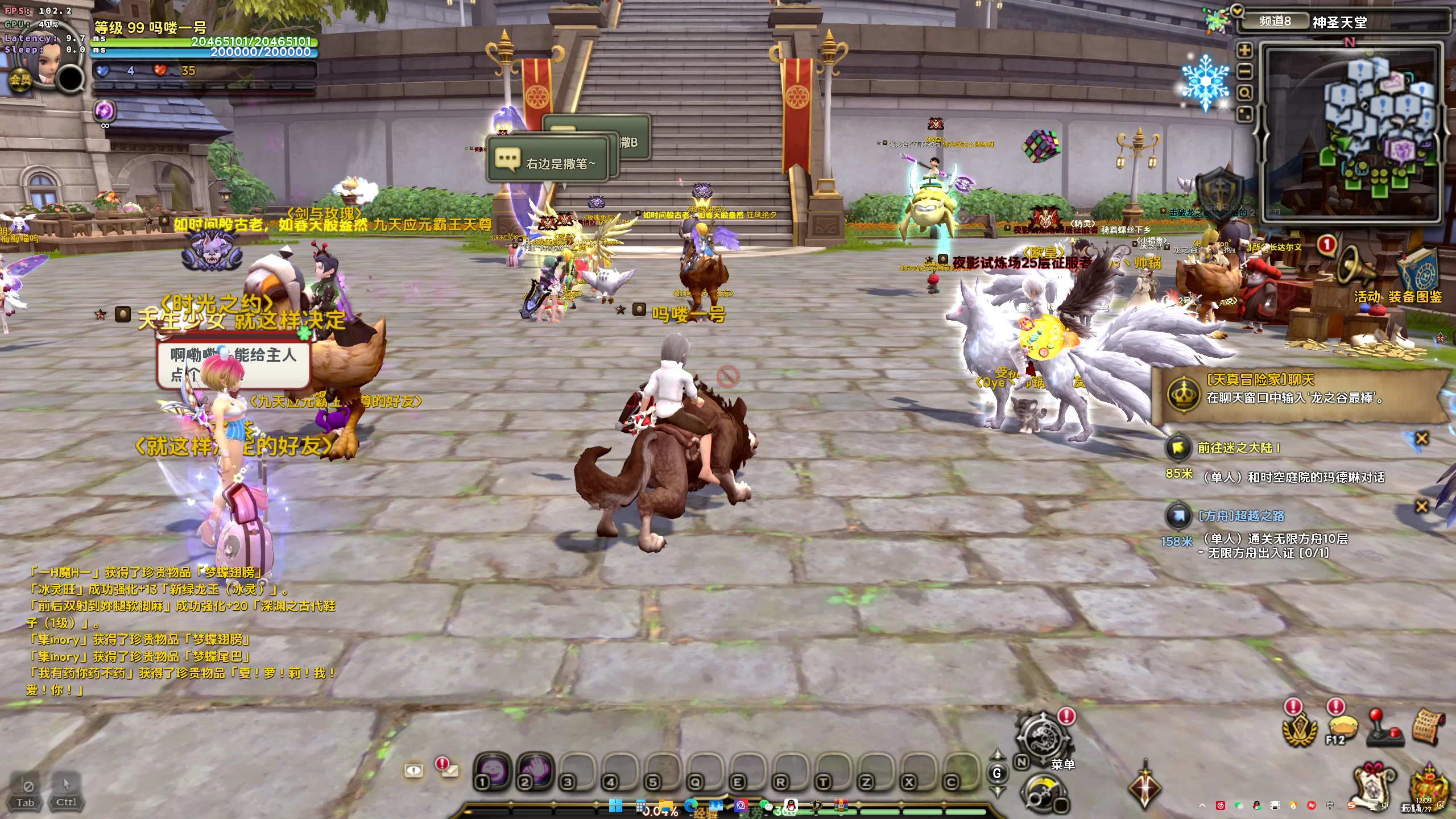Screen dimensions: 1456x819
Task: Zoom out the minimap with the minus button
Action: (x=1245, y=72)
